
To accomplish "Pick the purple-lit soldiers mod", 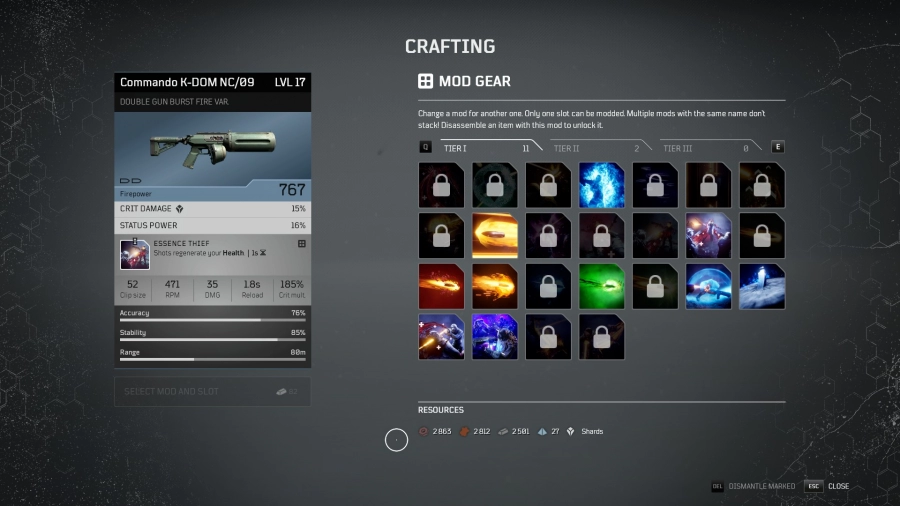I will point(495,338).
